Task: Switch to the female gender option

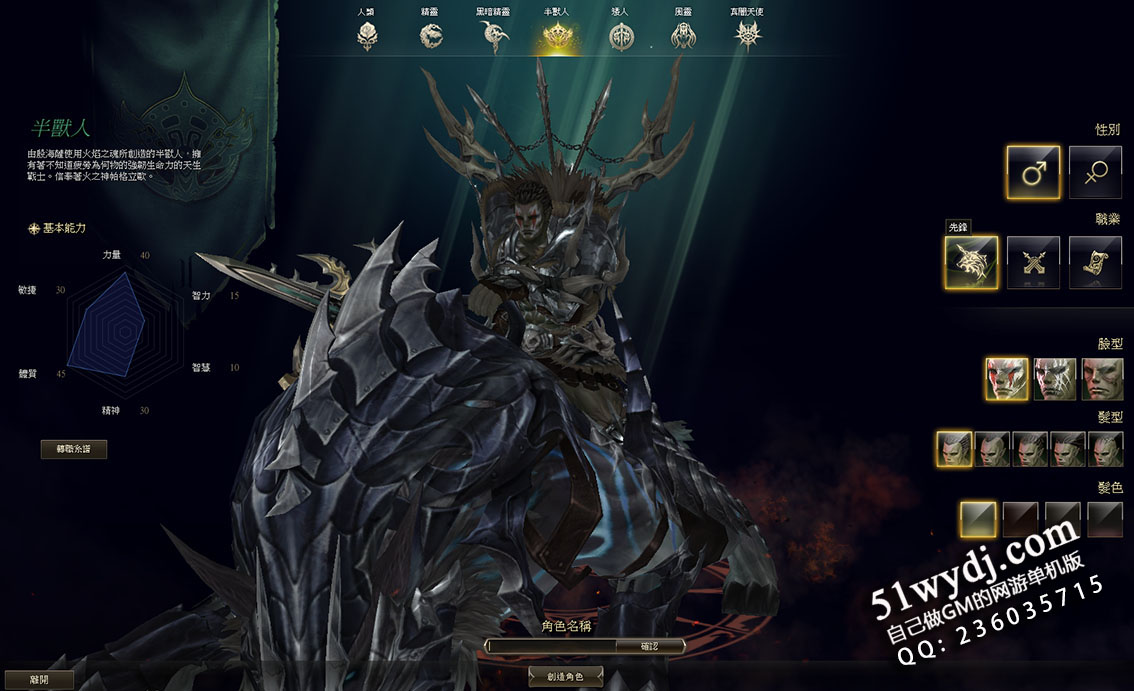Action: tap(1095, 172)
